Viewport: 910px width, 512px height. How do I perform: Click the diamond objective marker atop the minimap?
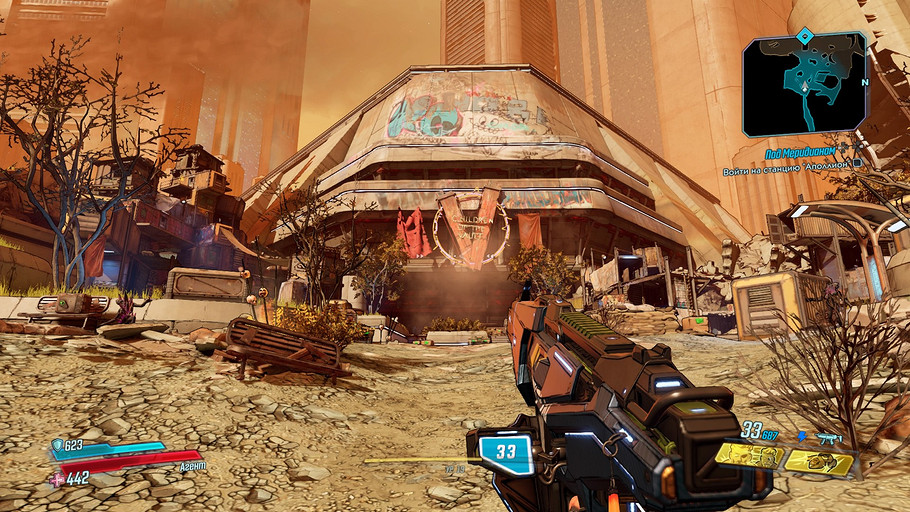pyautogui.click(x=804, y=38)
